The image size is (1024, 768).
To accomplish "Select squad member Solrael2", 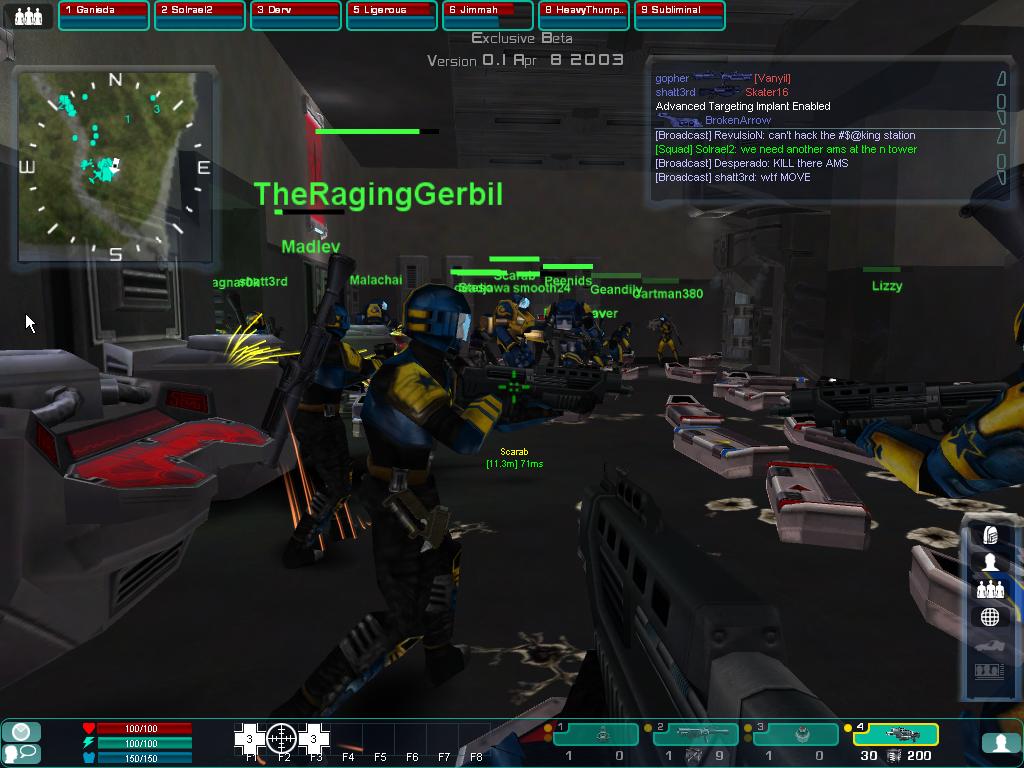I will click(199, 15).
